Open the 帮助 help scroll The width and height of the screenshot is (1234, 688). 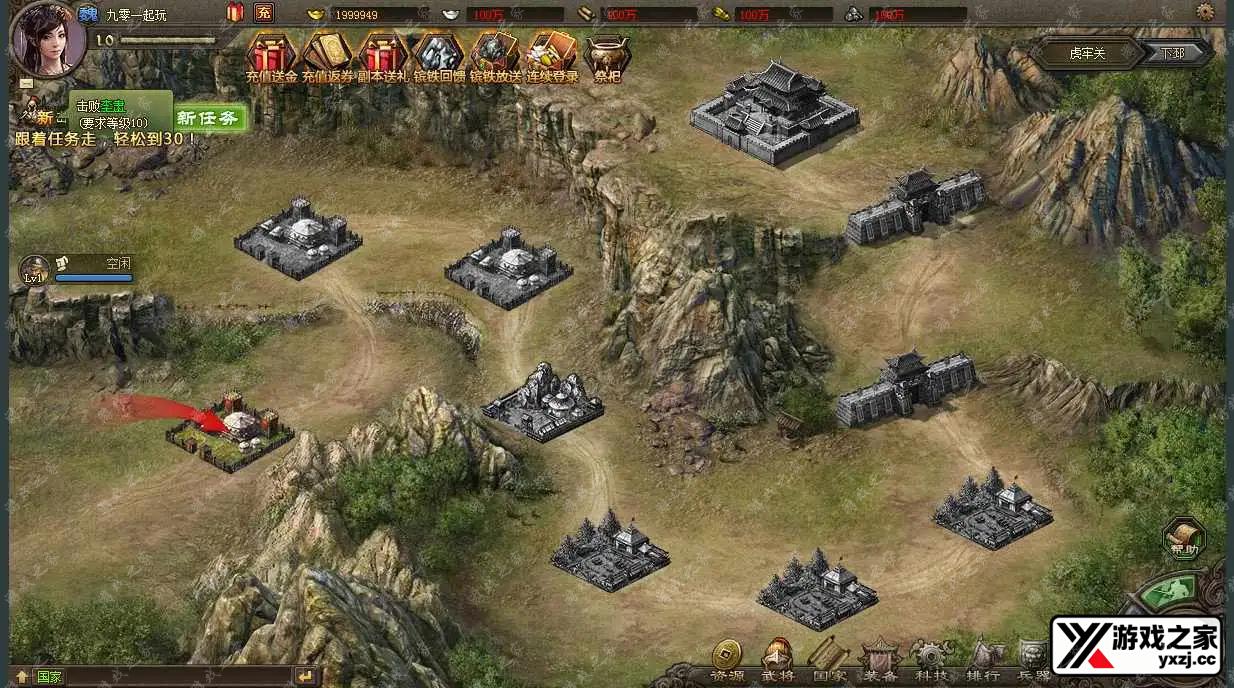(1184, 538)
